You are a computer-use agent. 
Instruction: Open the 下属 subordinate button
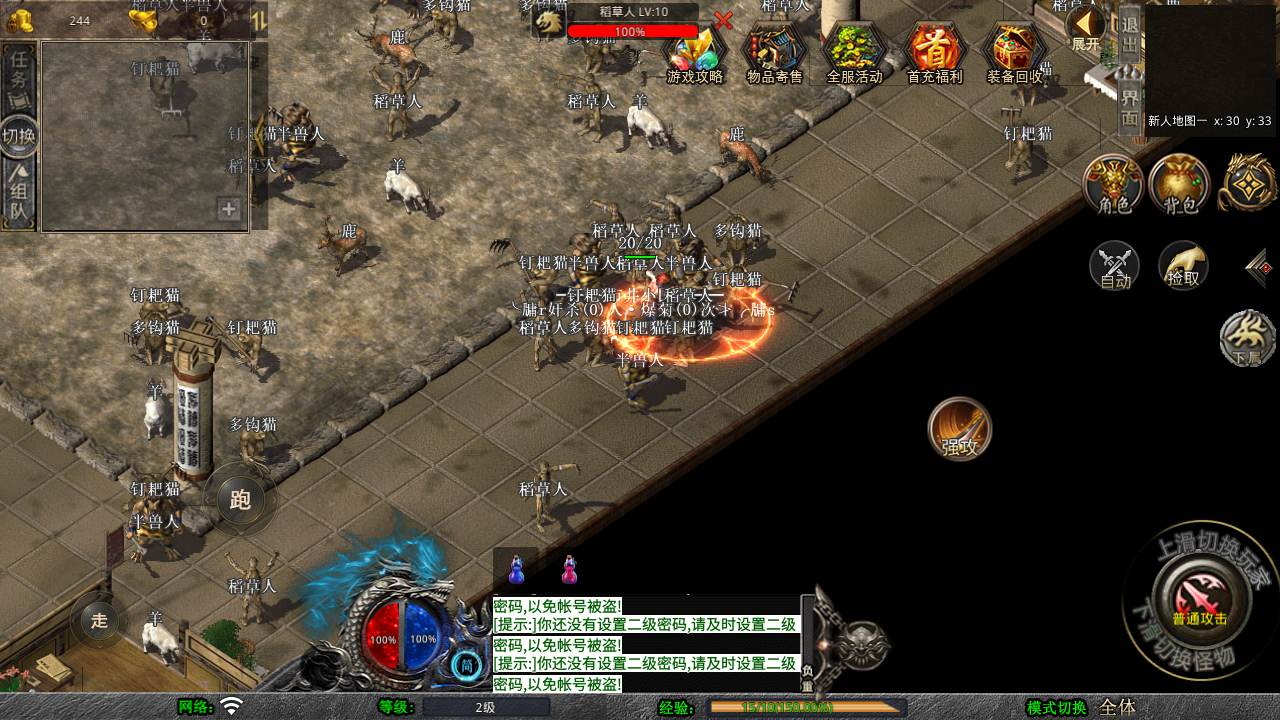click(x=1247, y=338)
